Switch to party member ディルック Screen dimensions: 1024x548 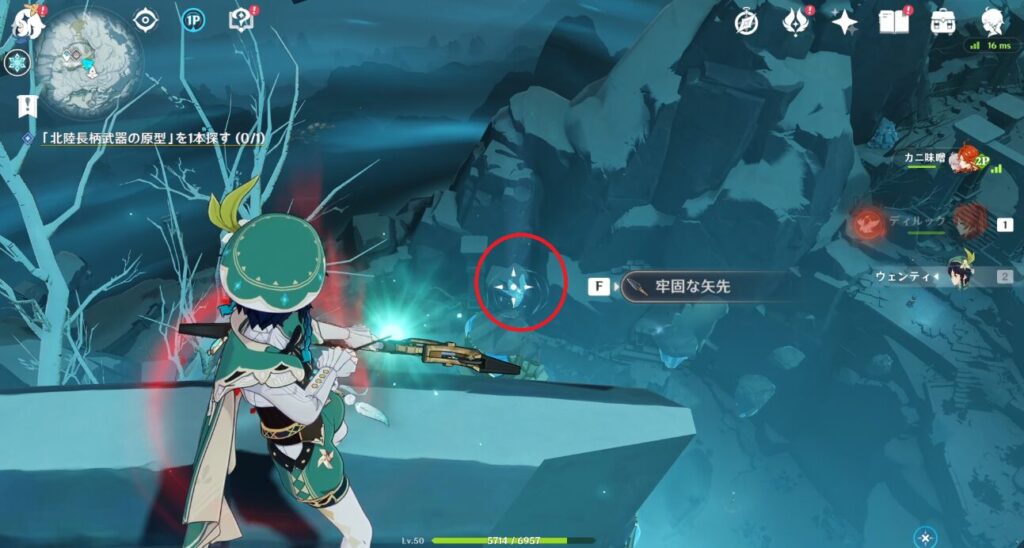pyautogui.click(x=967, y=221)
